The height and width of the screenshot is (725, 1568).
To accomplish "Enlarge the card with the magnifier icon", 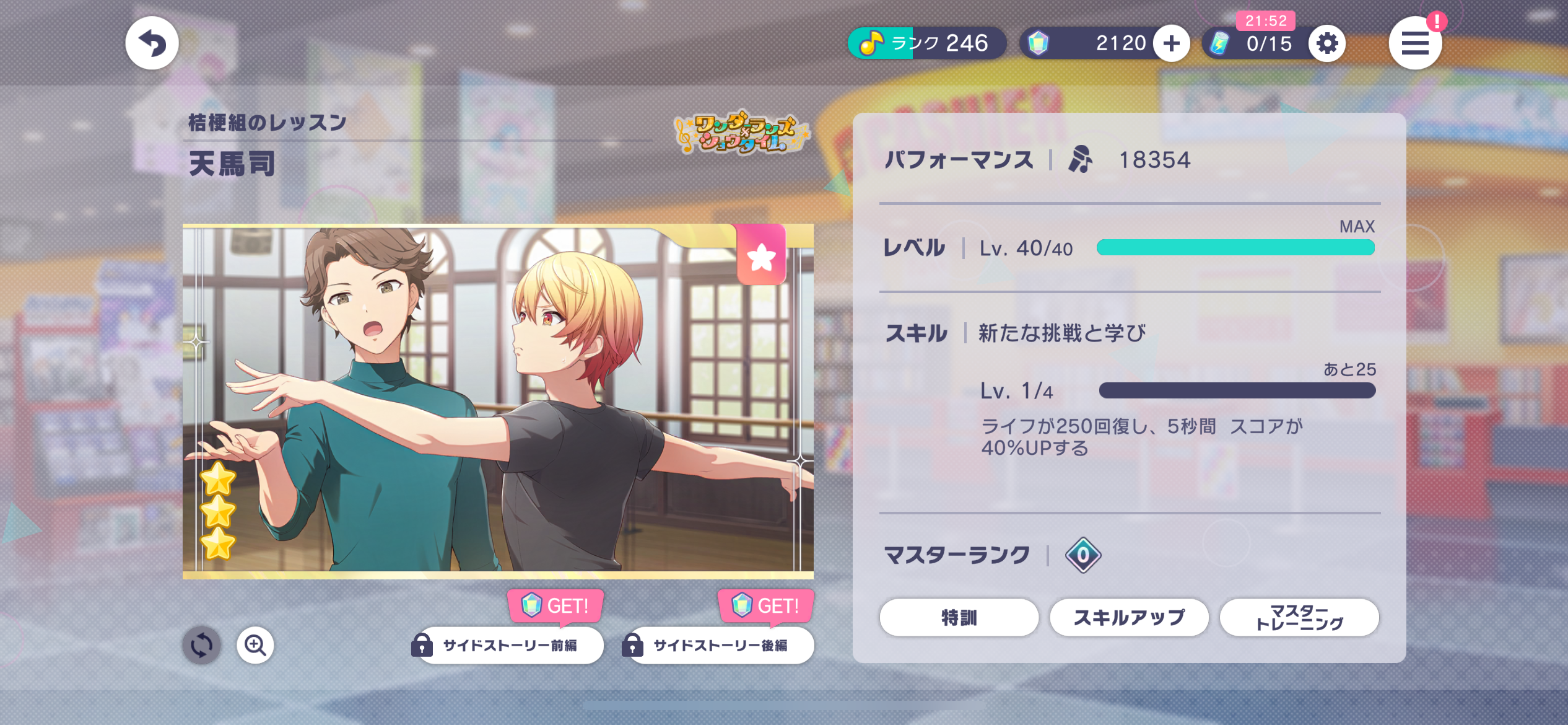I will click(255, 645).
